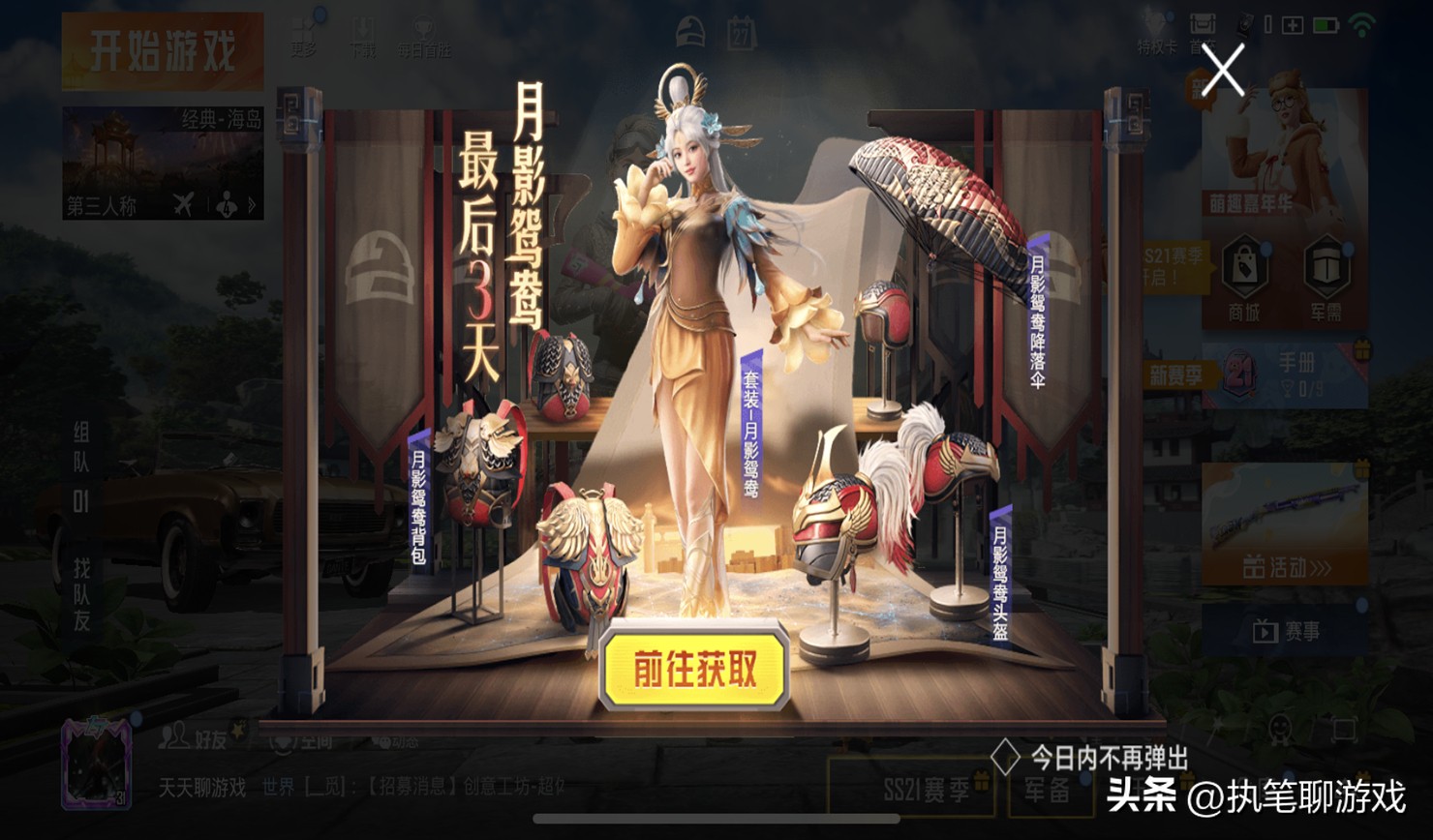Select the airplane route toggle next to 第三人称
Screen dimensions: 1433x840
(x=180, y=204)
